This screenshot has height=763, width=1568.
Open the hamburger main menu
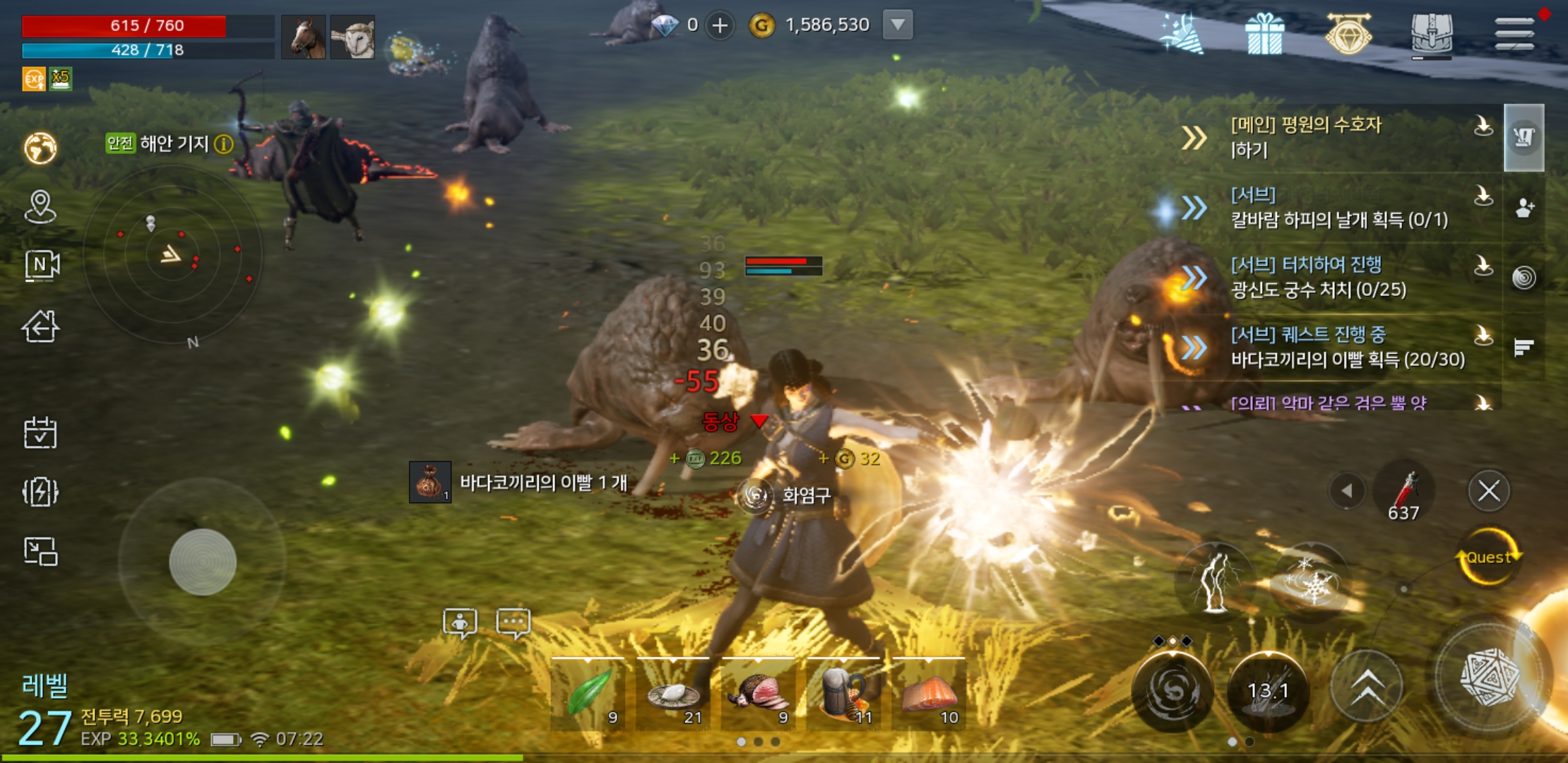click(1514, 32)
